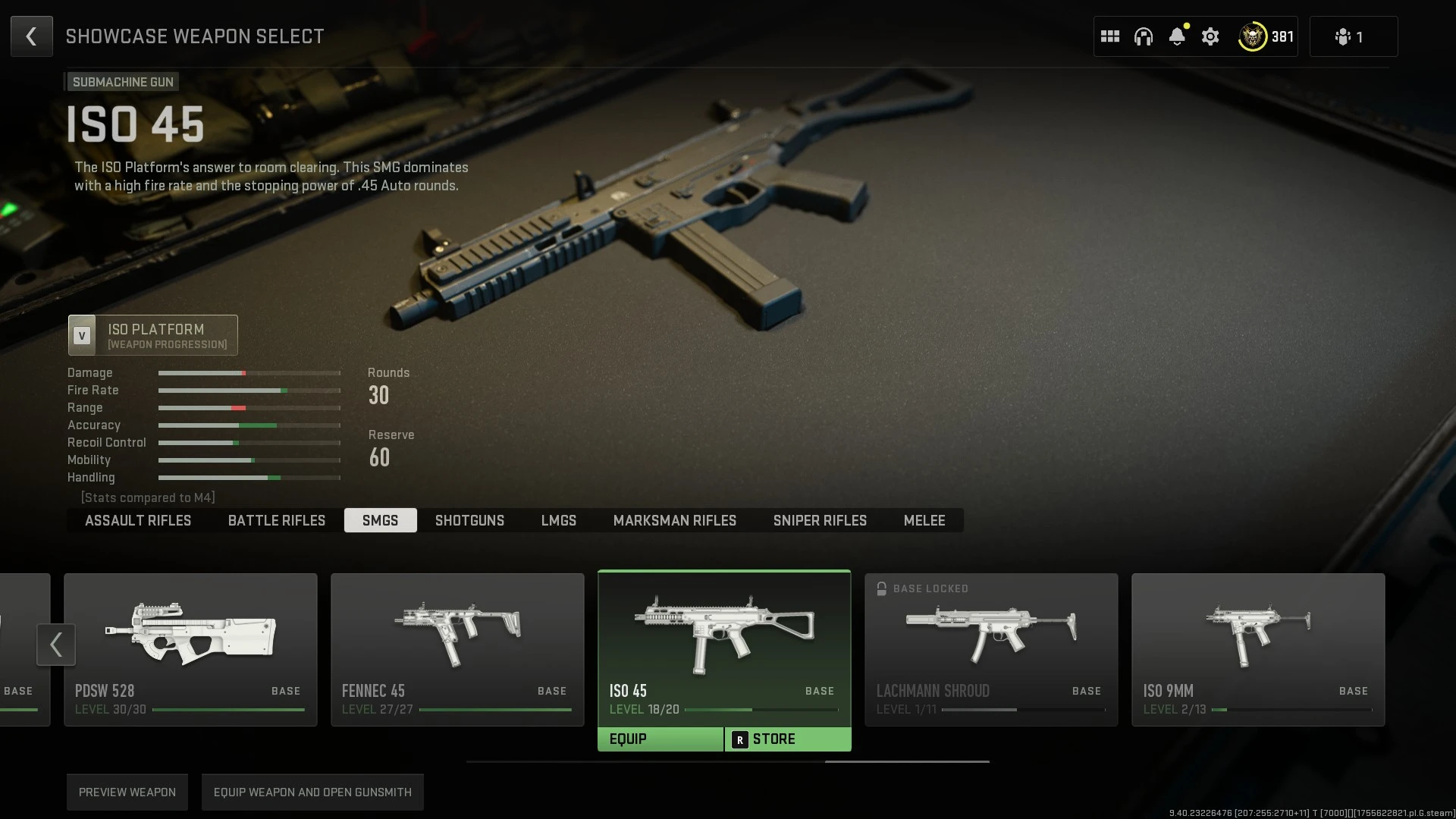Screen dimensions: 1456x819
Task: Click the Fennec 45 level progress bar
Action: click(x=497, y=709)
